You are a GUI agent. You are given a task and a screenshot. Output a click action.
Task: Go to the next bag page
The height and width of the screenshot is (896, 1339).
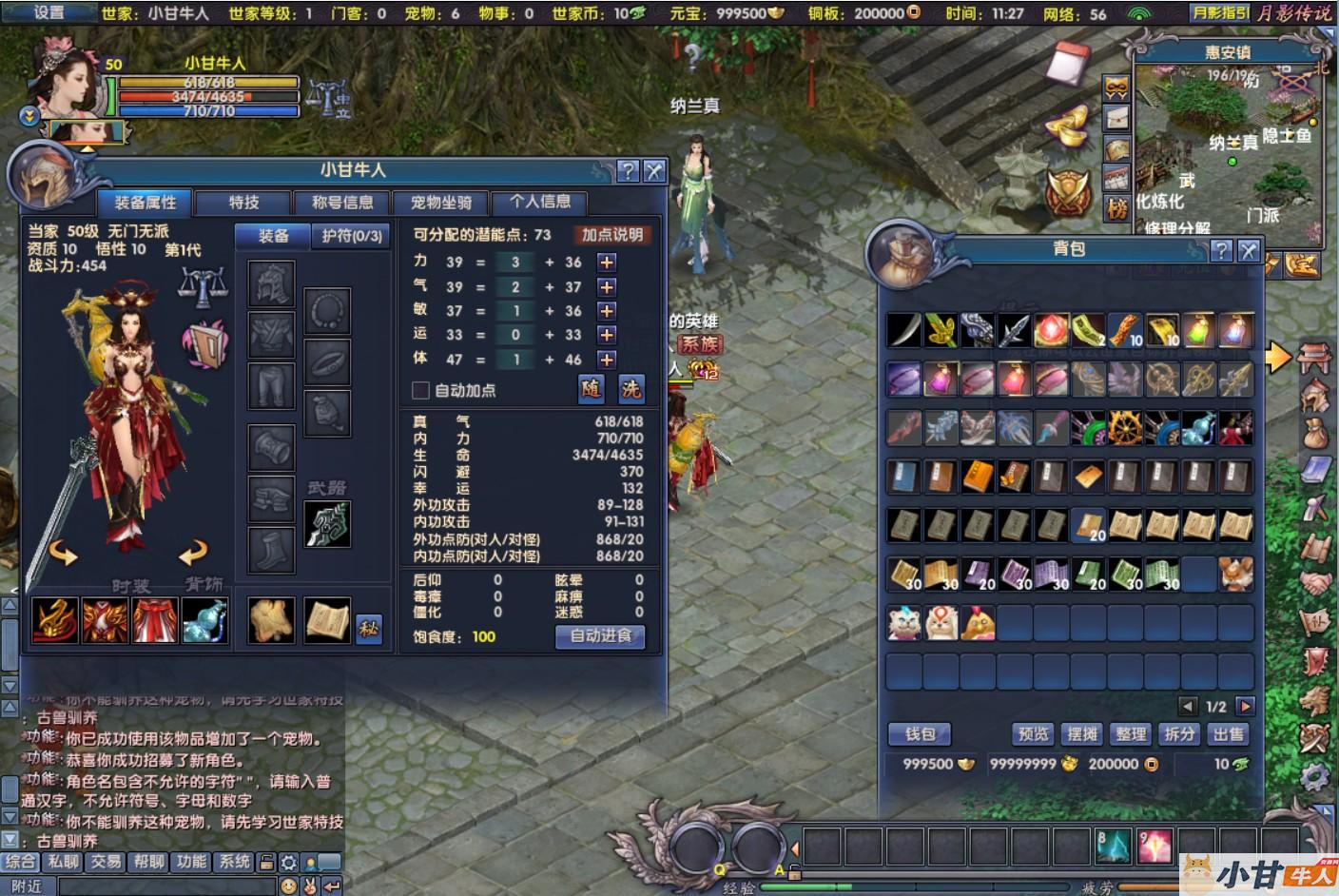coord(1245,706)
